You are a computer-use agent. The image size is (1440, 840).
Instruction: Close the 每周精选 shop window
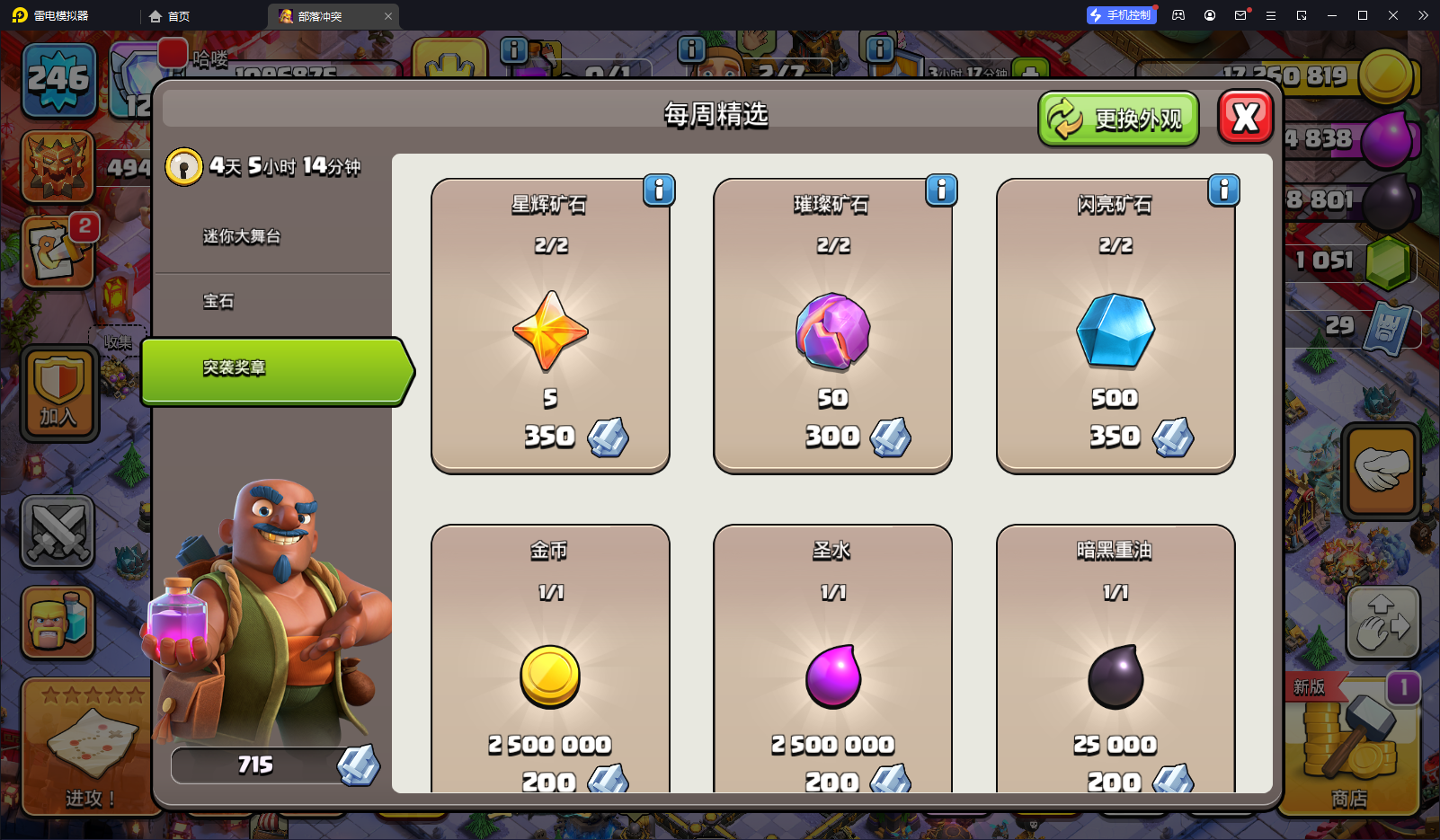click(x=1245, y=118)
